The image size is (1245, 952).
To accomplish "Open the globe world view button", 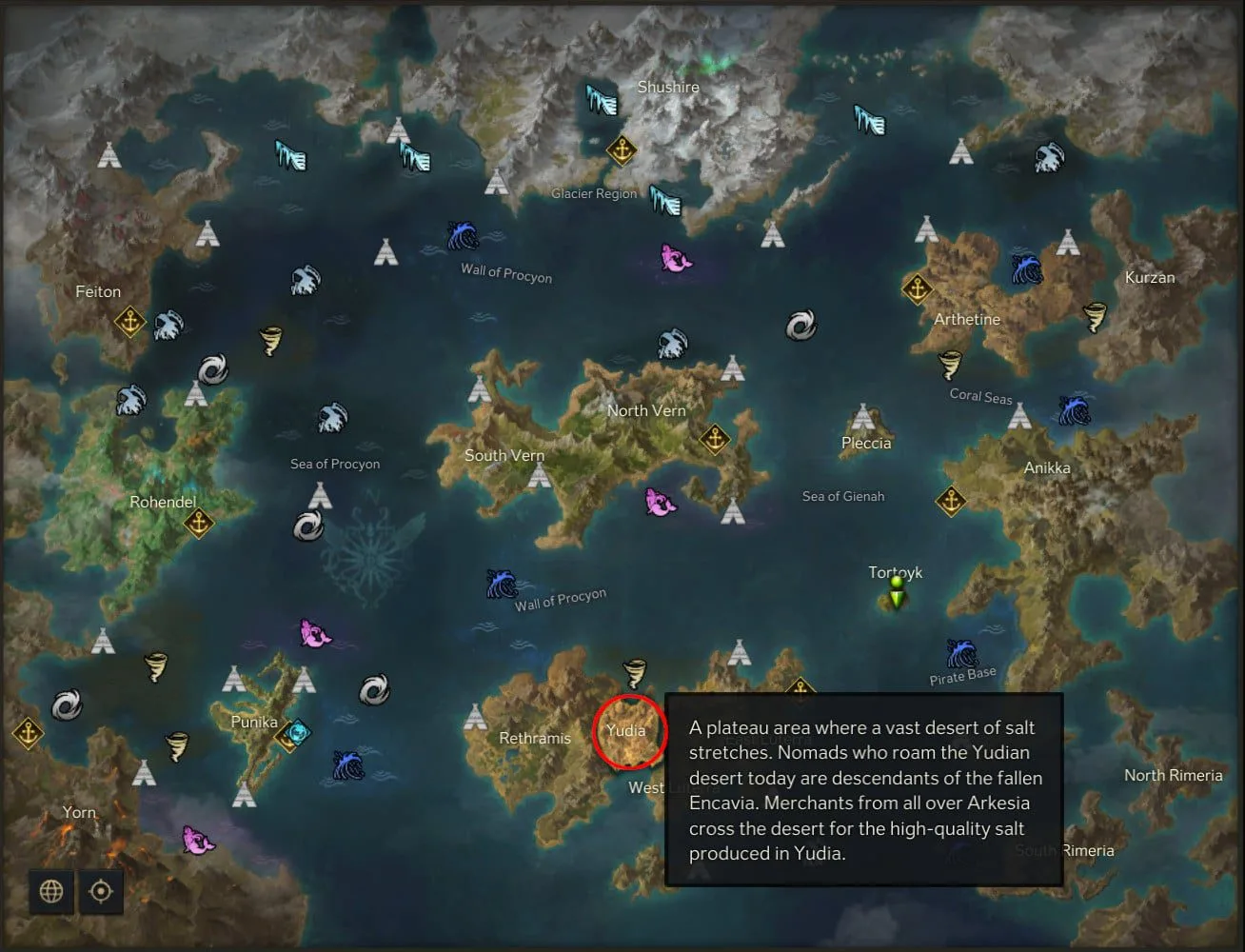I will (51, 891).
